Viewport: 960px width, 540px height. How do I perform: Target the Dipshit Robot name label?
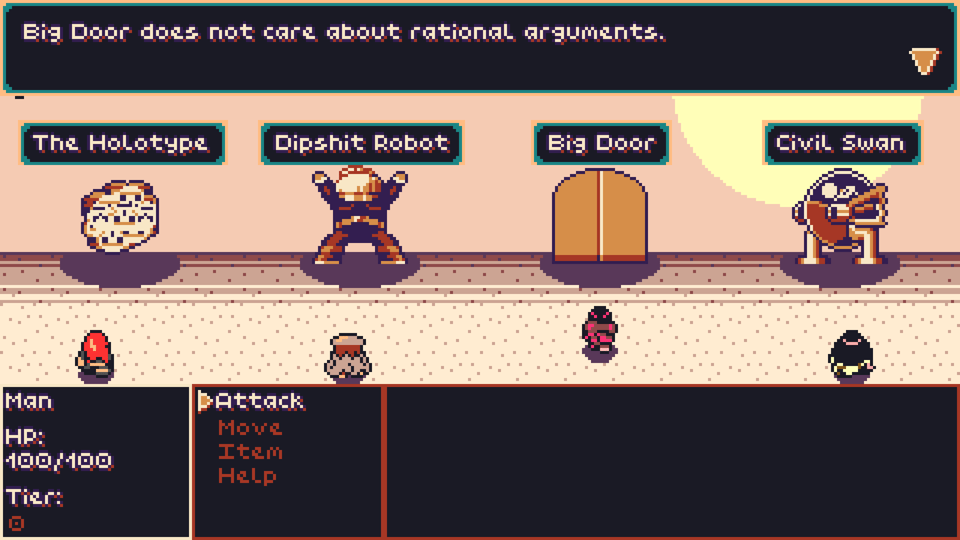coord(361,143)
